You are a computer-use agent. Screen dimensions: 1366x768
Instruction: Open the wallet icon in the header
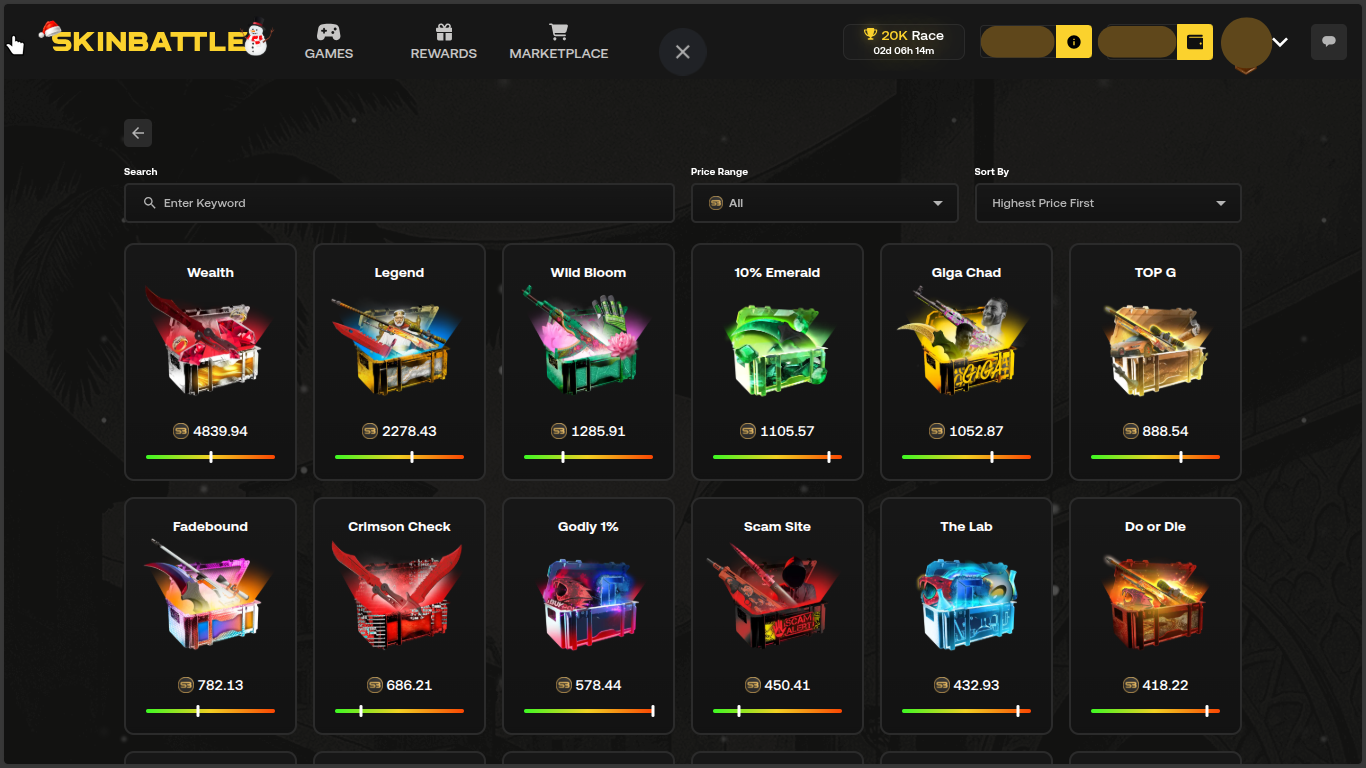point(1194,42)
